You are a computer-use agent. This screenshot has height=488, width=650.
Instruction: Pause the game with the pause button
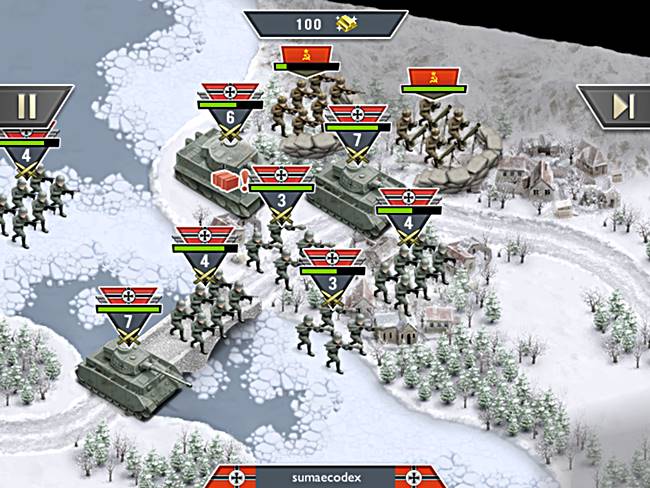(x=27, y=106)
